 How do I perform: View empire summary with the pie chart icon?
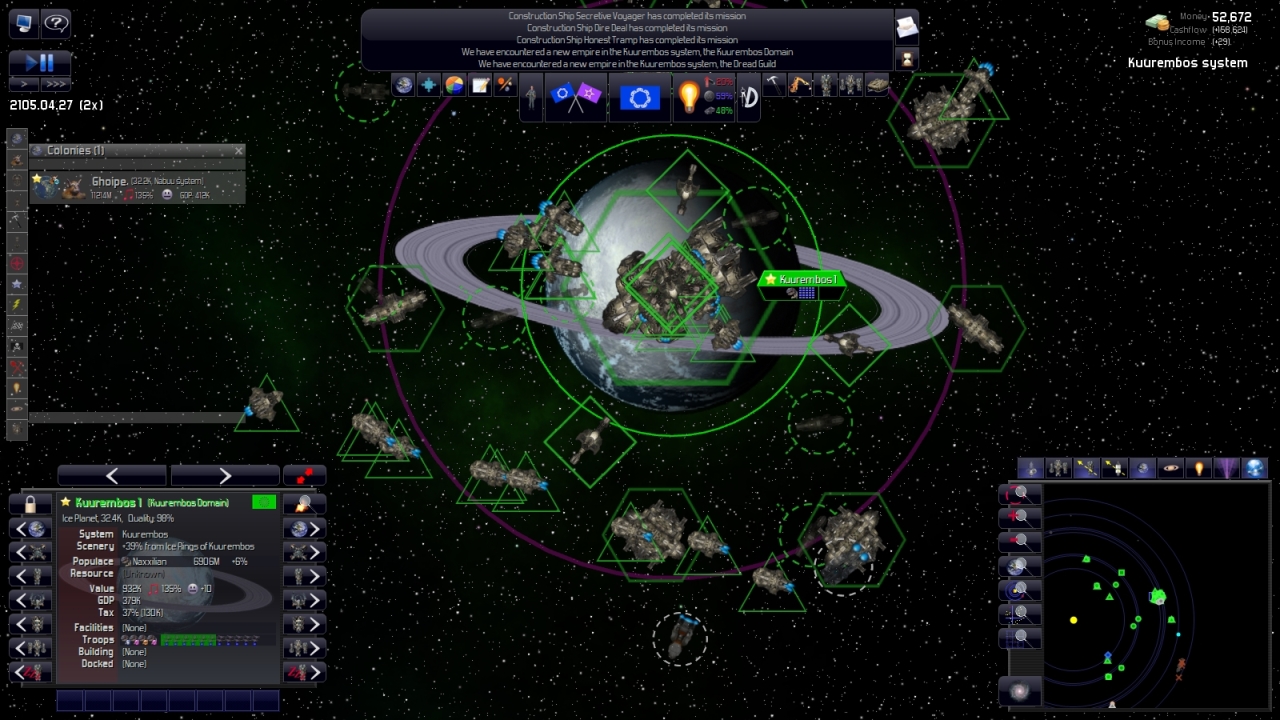coord(454,85)
